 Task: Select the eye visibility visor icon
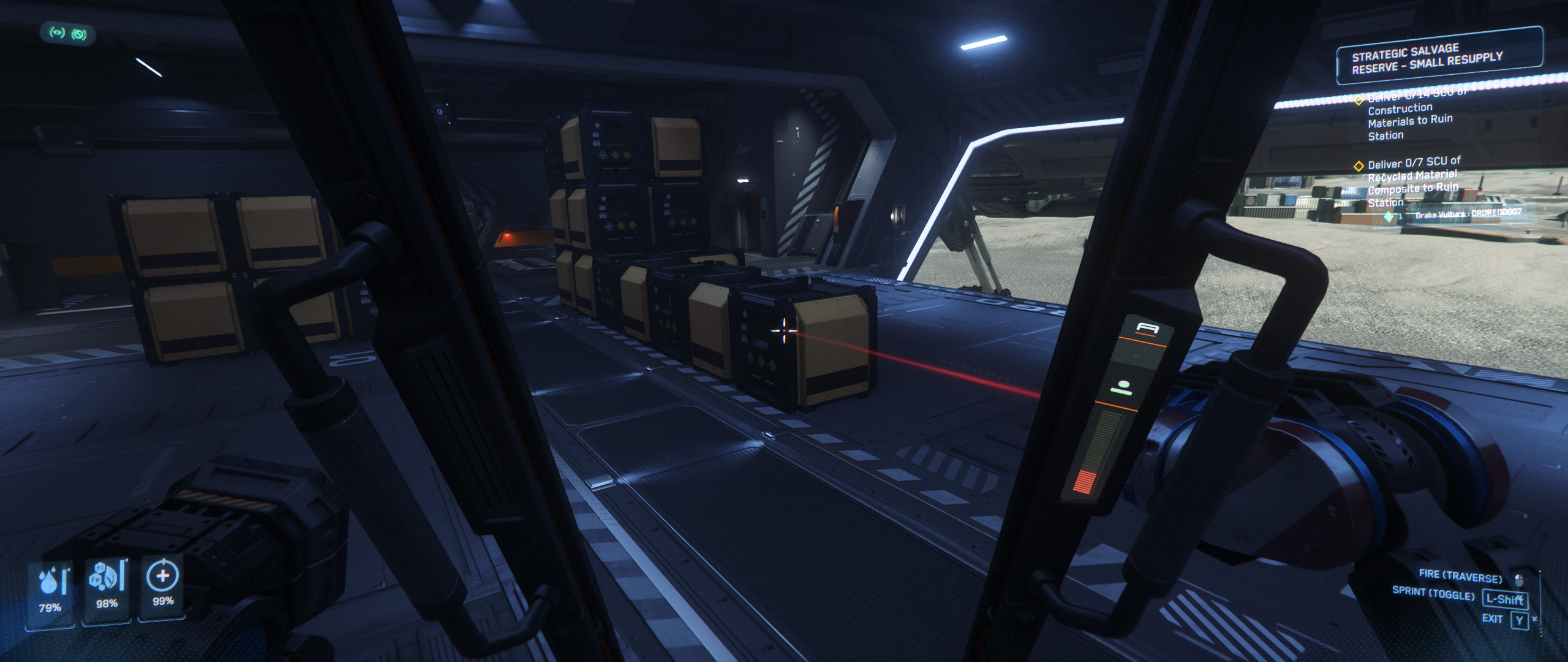pyautogui.click(x=57, y=34)
